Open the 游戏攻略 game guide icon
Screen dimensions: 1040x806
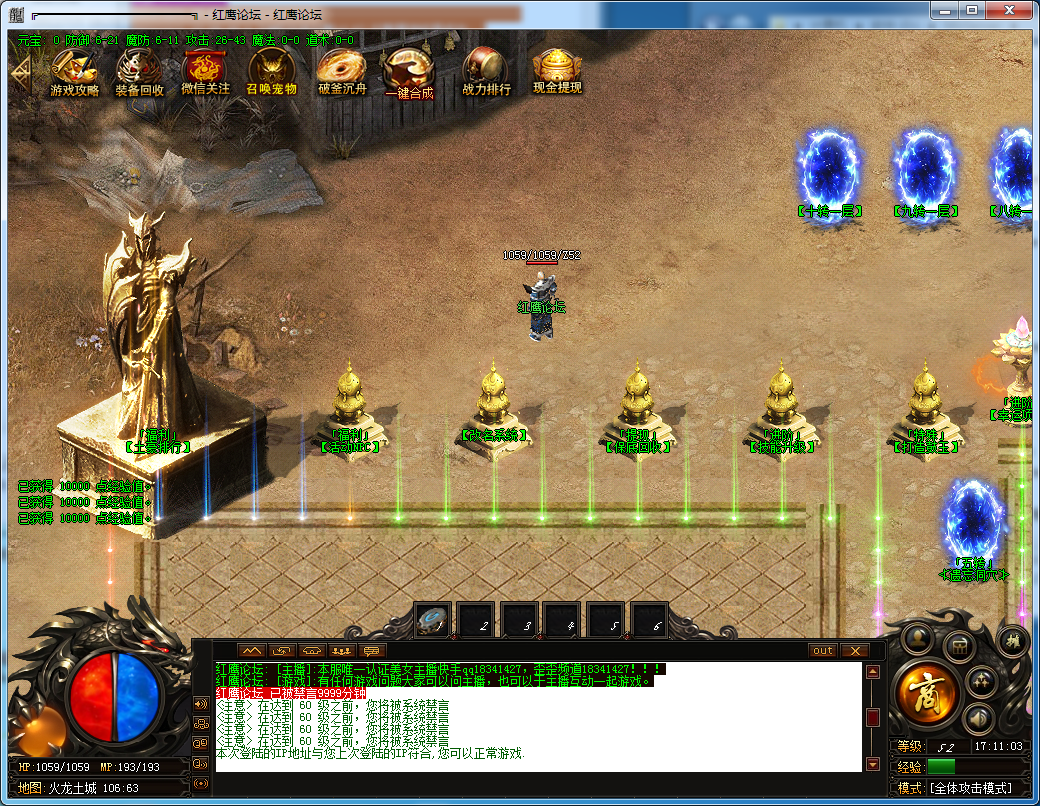click(75, 70)
